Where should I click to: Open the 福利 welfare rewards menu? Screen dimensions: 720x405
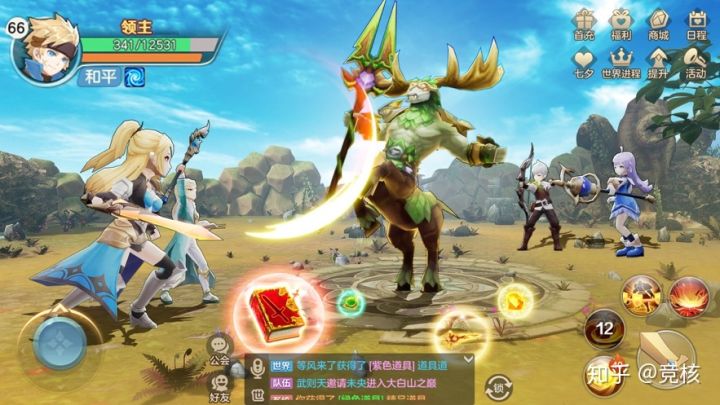pyautogui.click(x=621, y=23)
